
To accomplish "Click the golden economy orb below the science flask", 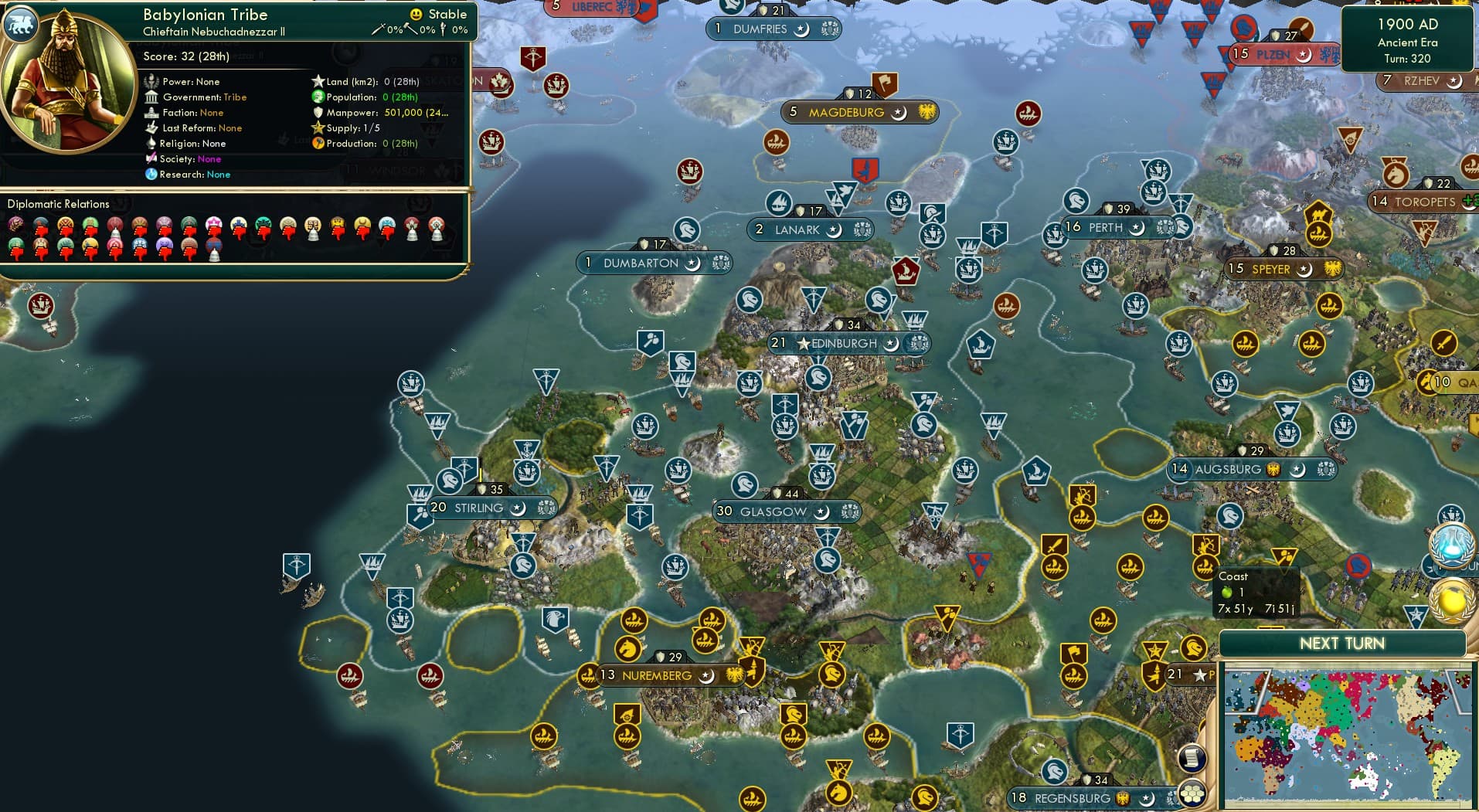I will [x=1451, y=600].
